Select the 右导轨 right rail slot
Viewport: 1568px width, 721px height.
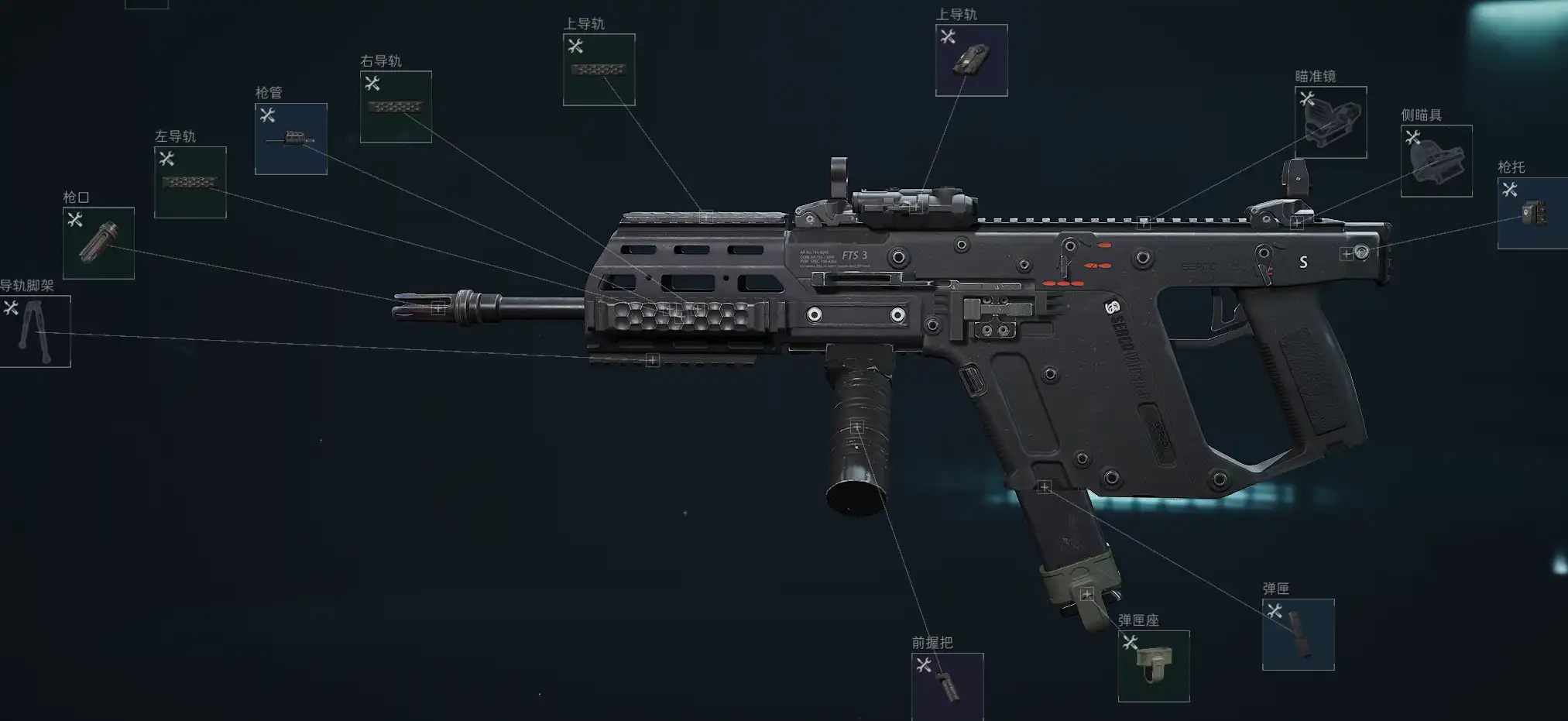click(x=396, y=107)
